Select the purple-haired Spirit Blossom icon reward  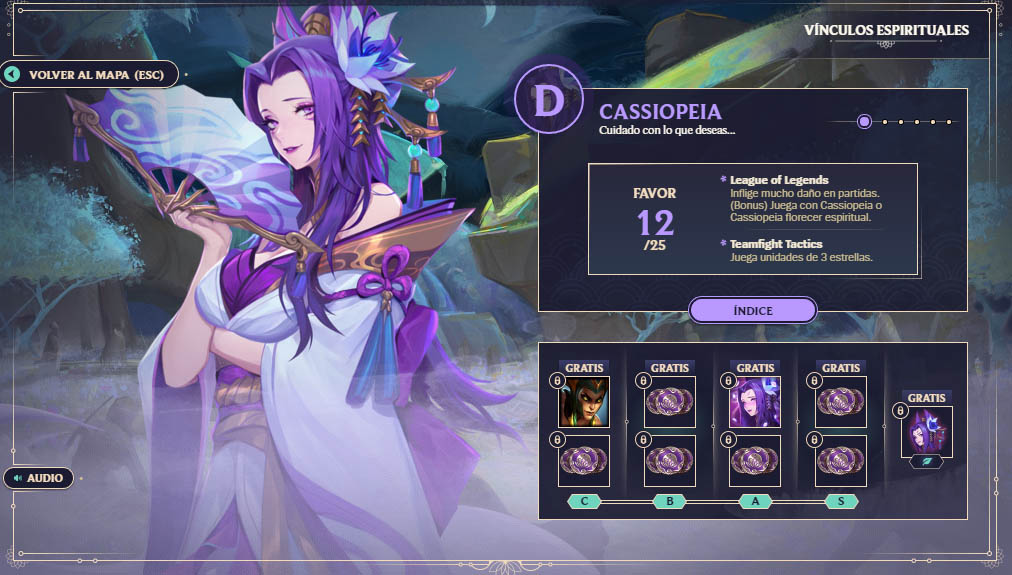755,401
